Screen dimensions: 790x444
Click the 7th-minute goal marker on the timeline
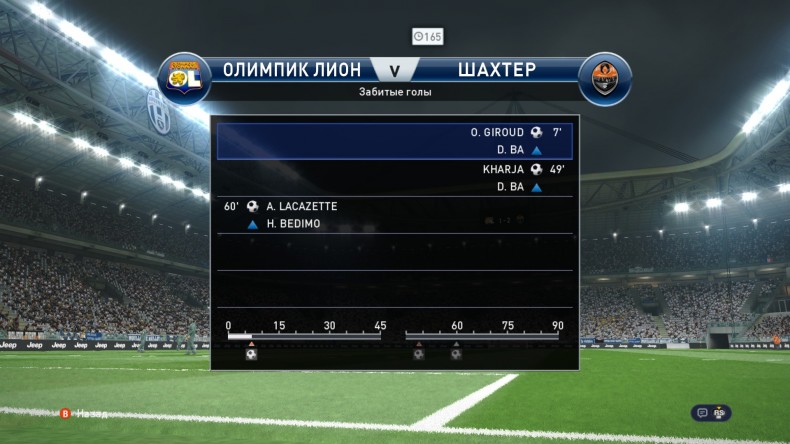[251, 353]
